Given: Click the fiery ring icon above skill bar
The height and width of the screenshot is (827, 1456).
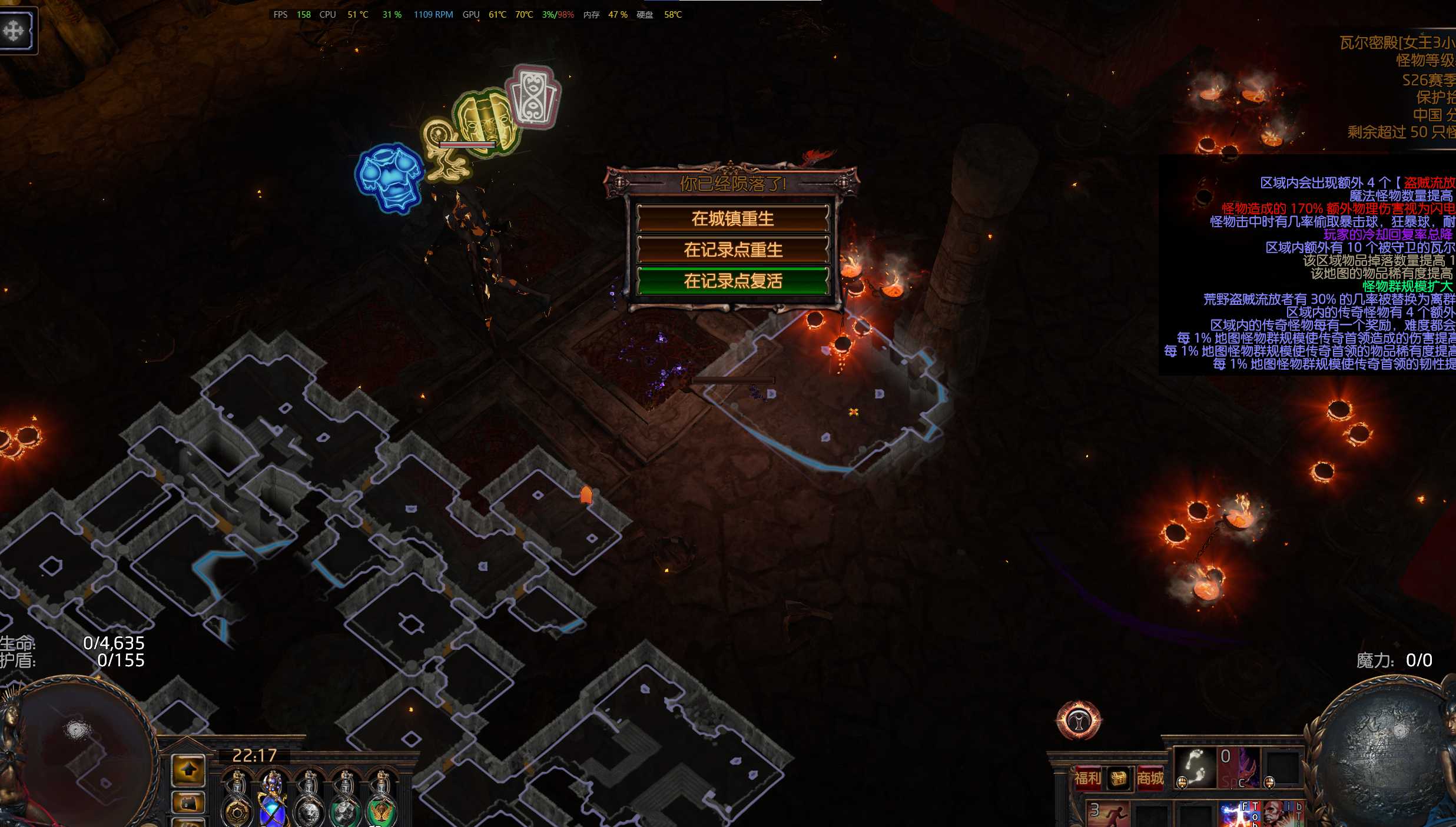Looking at the screenshot, I should pos(1079,720).
